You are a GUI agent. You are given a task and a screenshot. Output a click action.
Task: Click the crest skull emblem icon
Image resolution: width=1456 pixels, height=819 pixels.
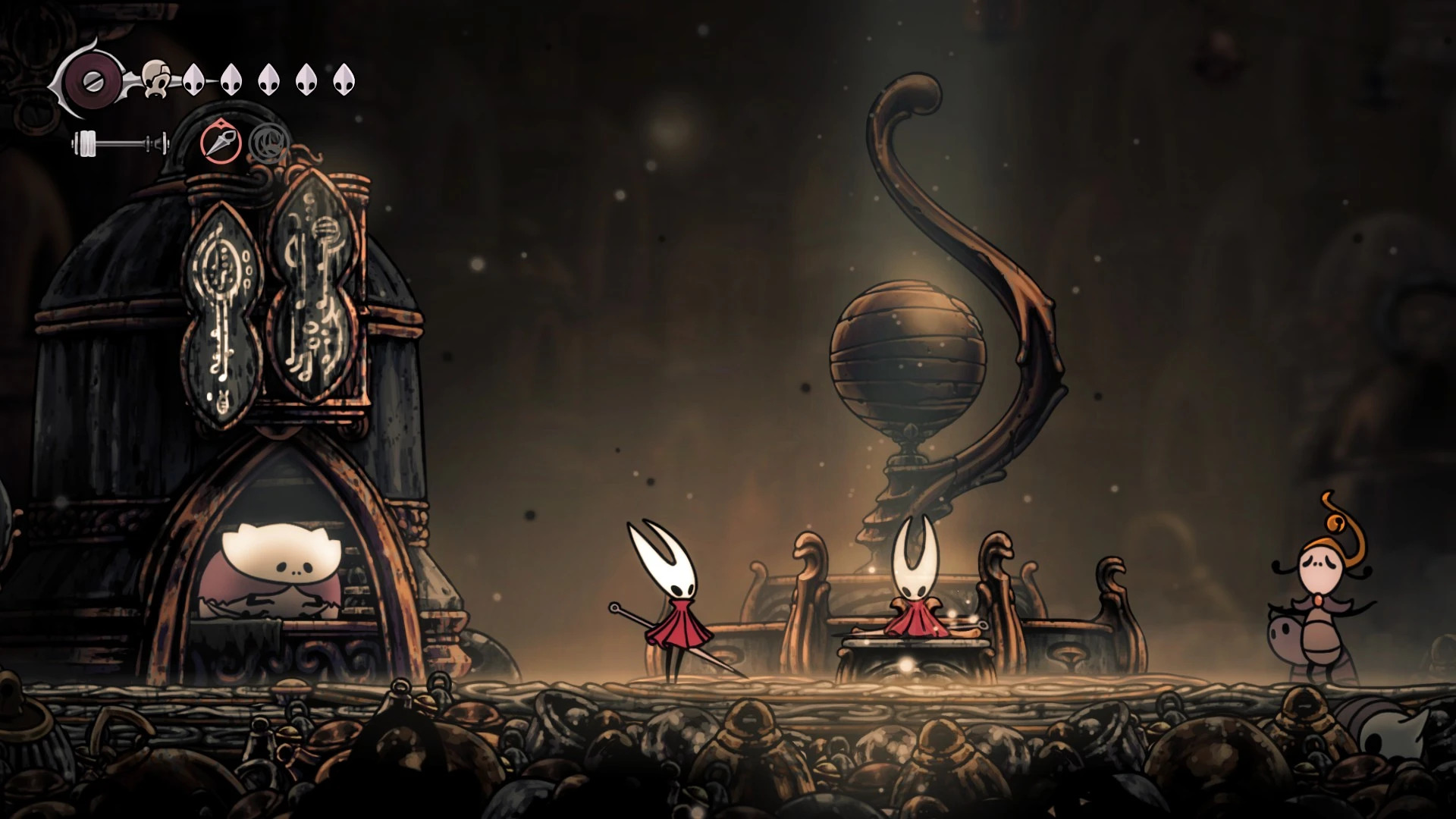pyautogui.click(x=156, y=79)
